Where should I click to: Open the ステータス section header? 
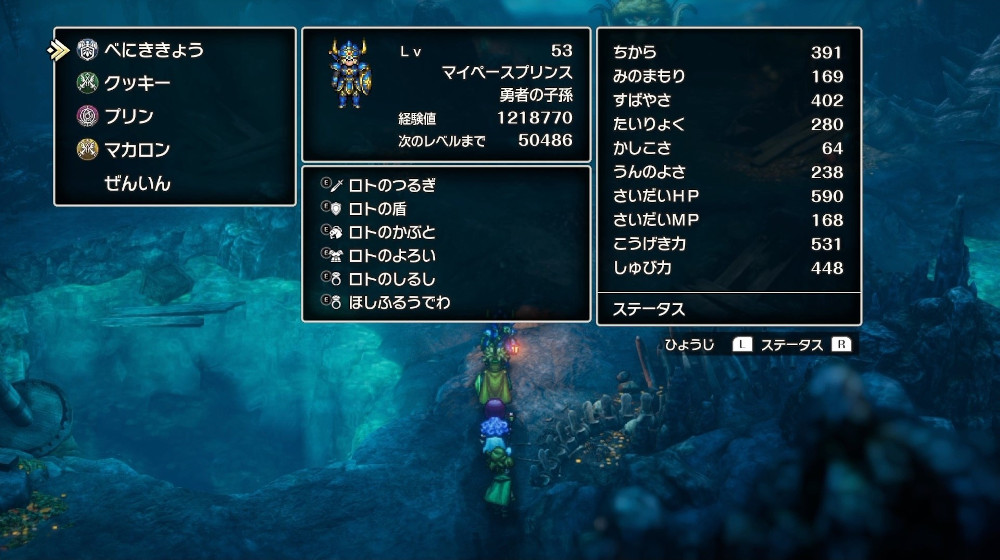(648, 309)
